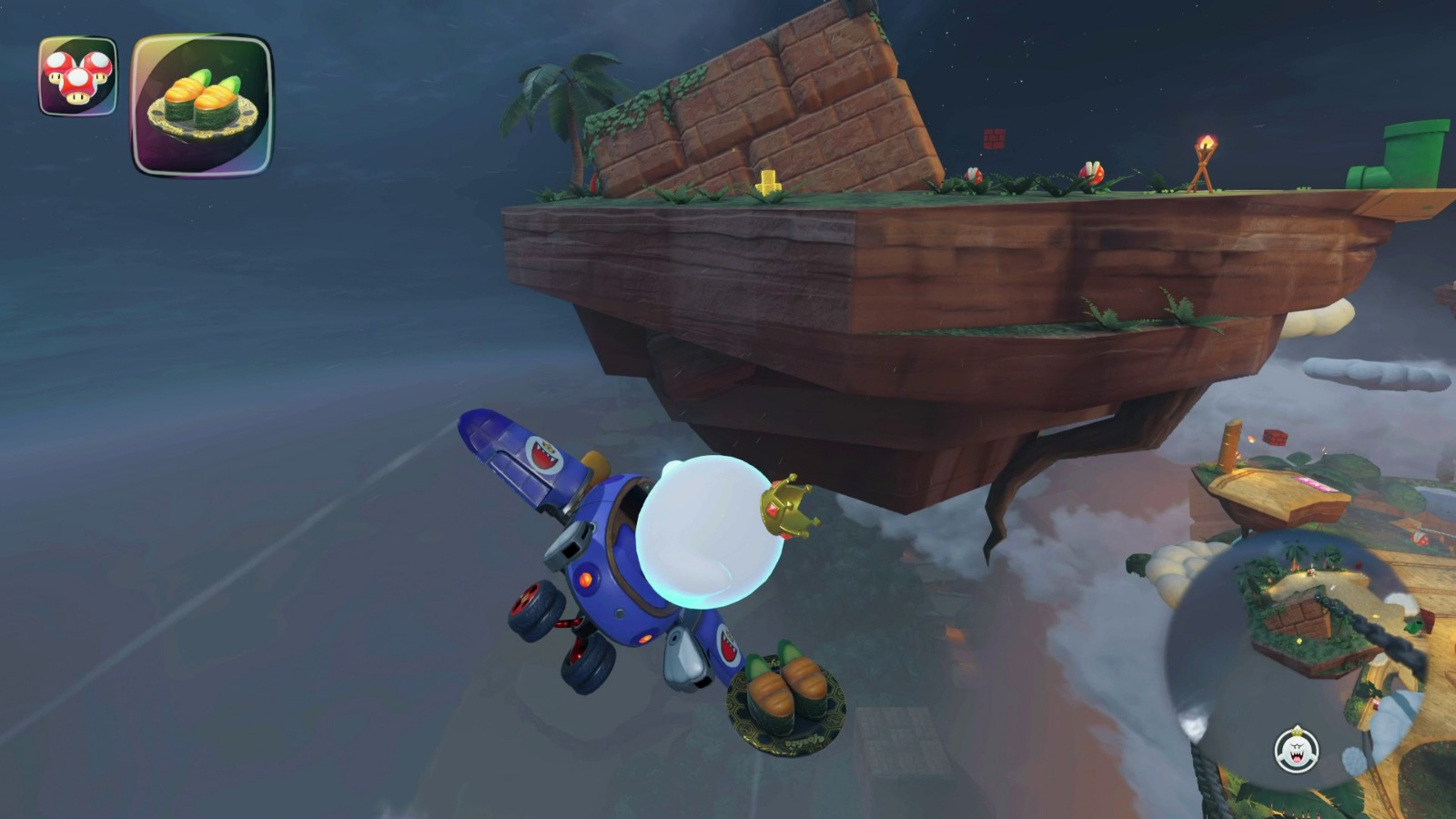Toggle the red Piranha Plant near the torch
This screenshot has width=1456, height=819.
coord(1094,173)
